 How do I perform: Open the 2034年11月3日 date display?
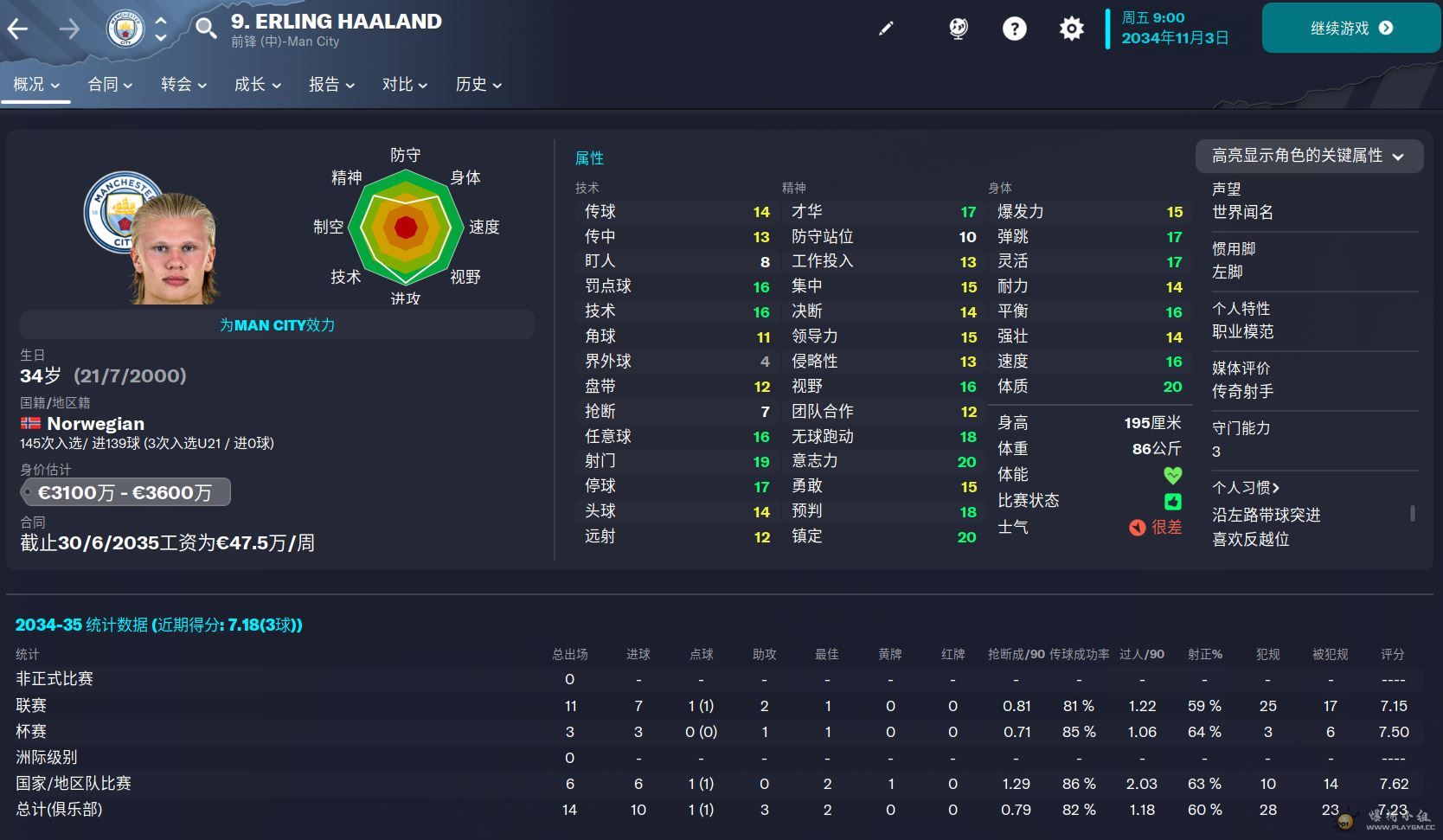pos(1174,38)
